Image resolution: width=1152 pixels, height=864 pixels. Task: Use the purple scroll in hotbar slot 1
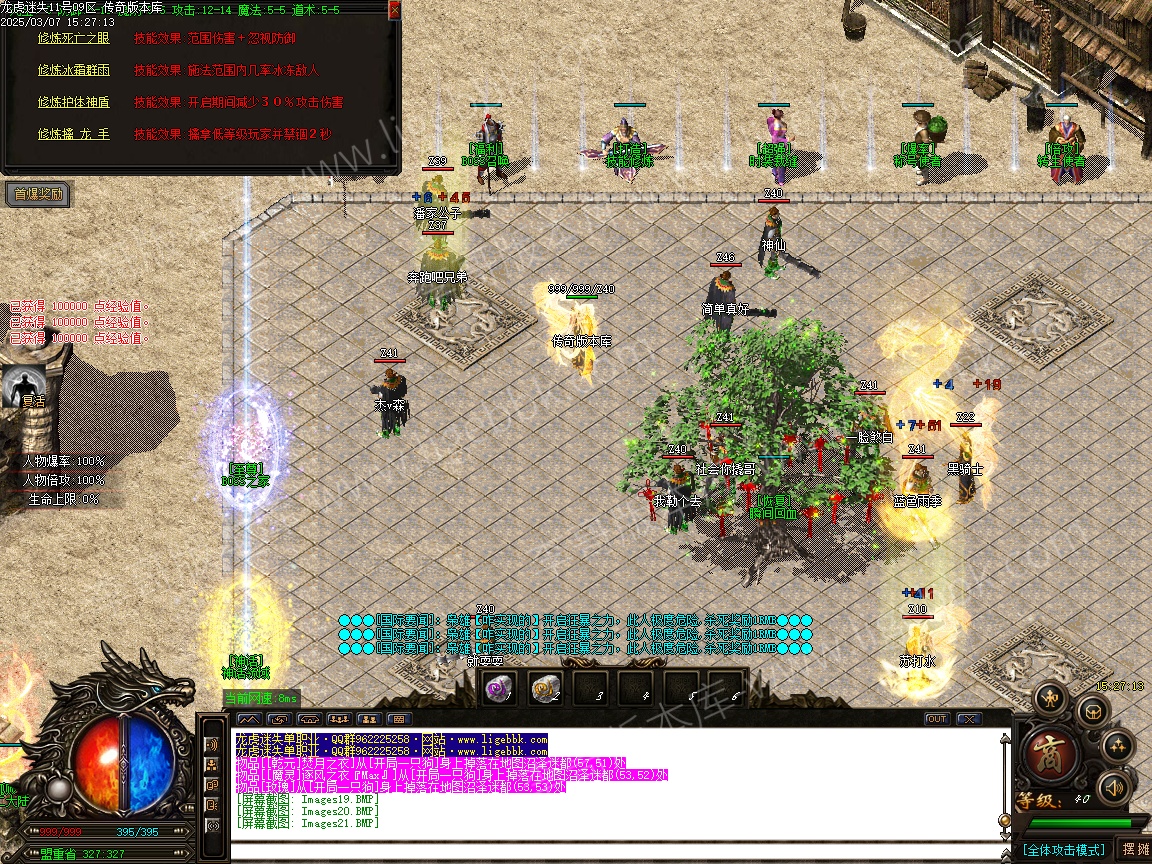[498, 688]
